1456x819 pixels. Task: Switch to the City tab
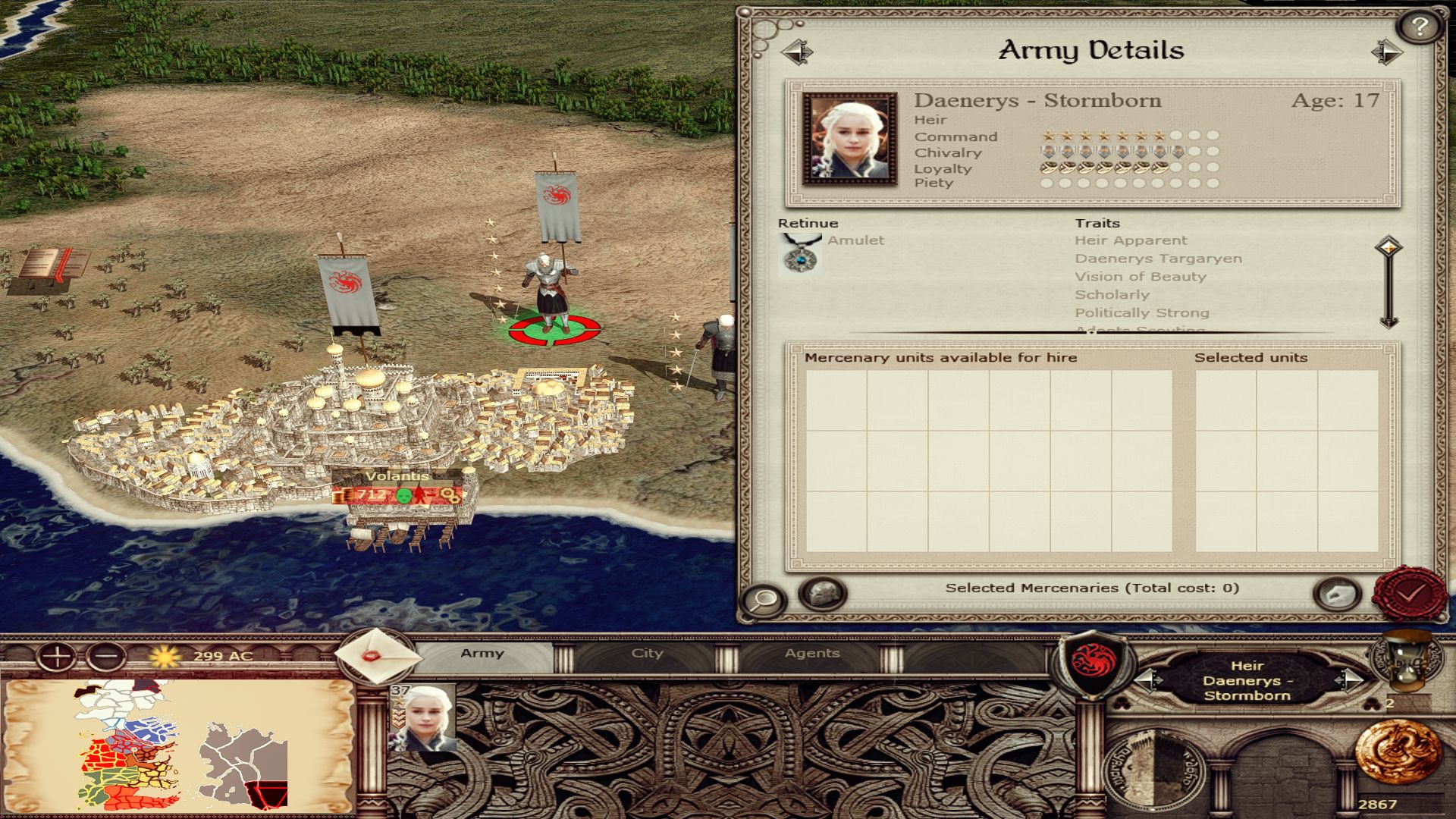647,654
